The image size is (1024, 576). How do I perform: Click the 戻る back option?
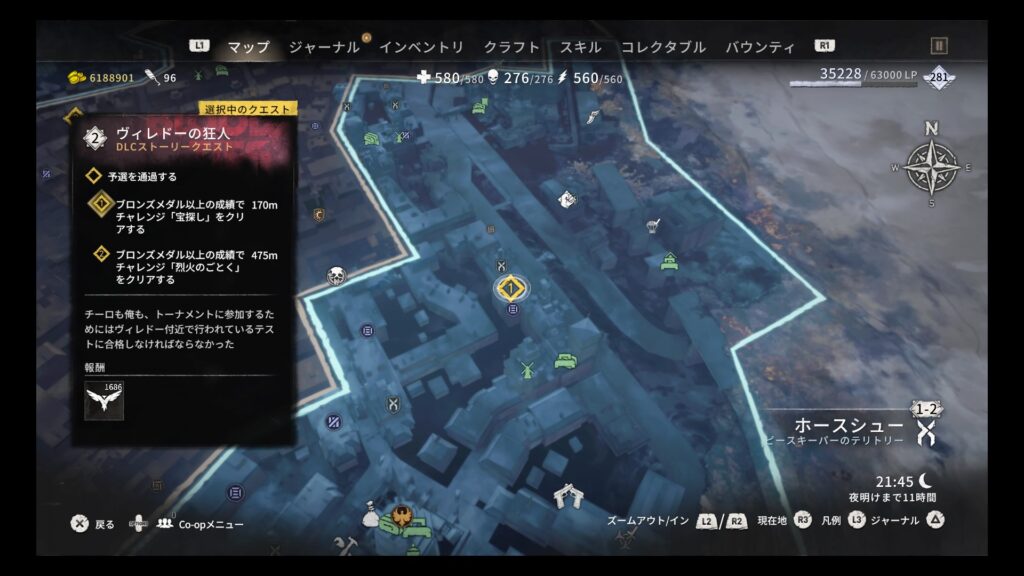(x=104, y=524)
